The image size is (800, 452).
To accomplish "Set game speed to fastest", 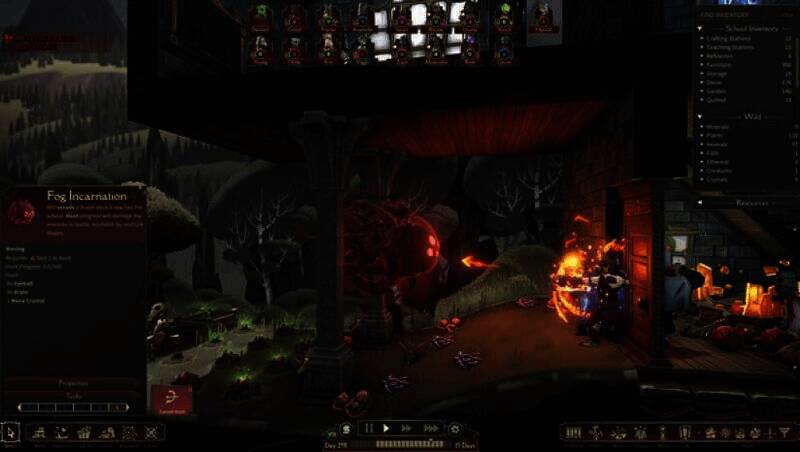I will (431, 428).
